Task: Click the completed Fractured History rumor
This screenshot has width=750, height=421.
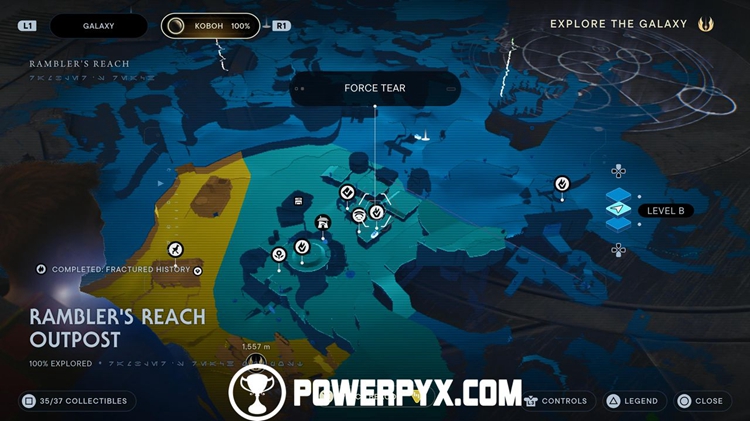Action: (x=120, y=270)
